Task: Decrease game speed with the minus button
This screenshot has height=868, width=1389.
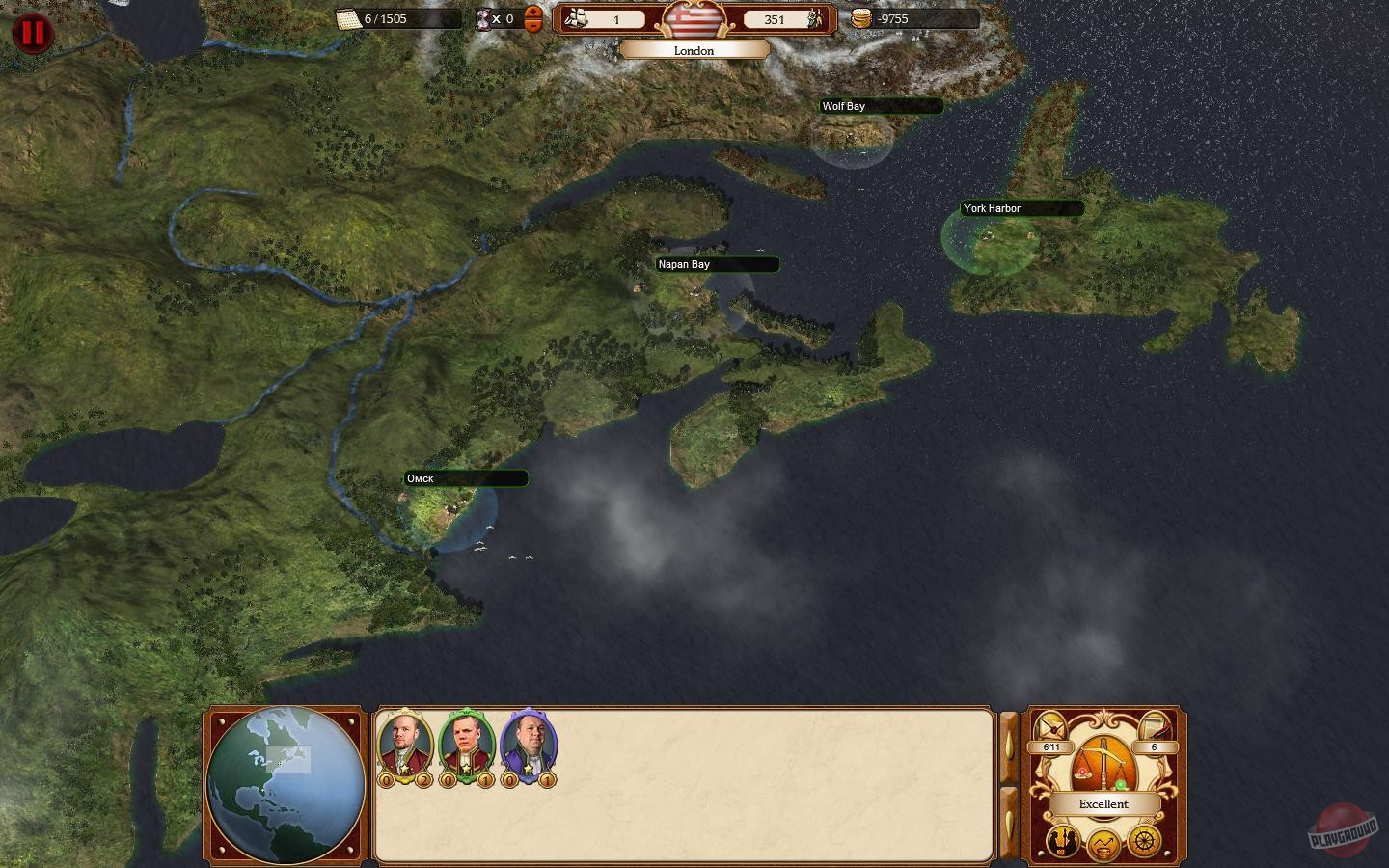Action: [533, 26]
